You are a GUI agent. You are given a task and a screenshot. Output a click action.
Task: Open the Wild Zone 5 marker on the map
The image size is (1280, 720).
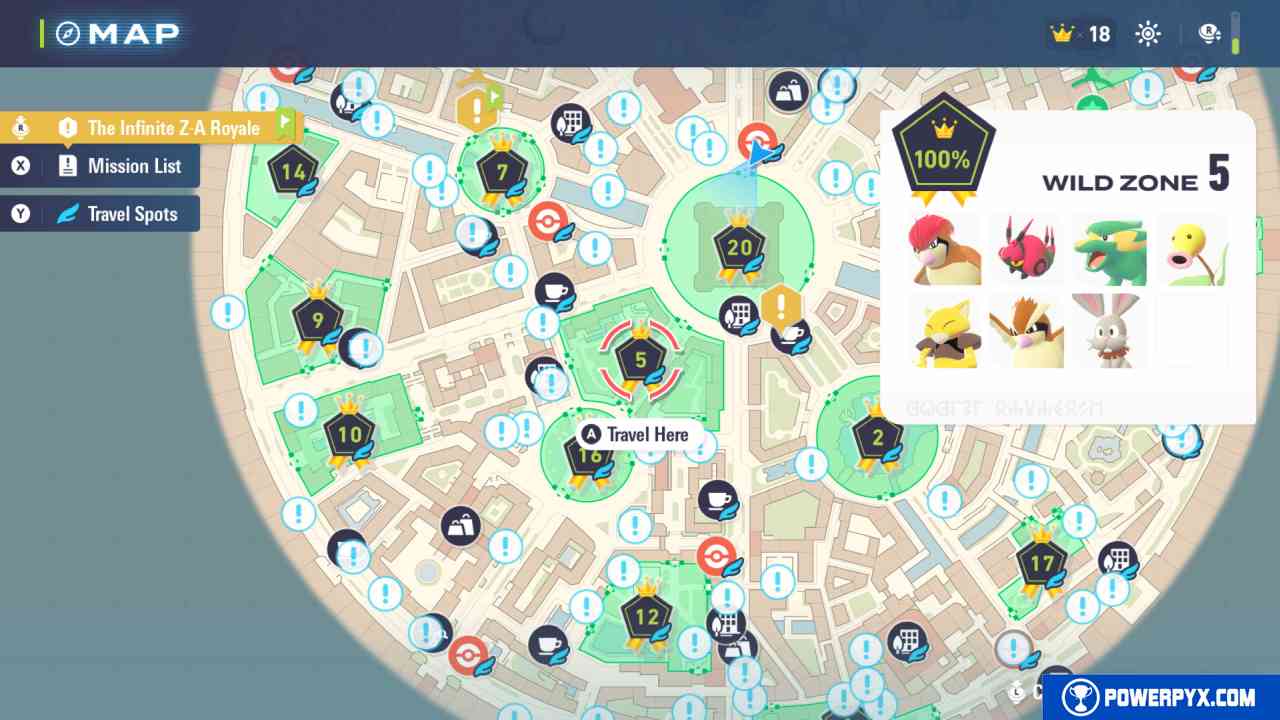point(640,360)
